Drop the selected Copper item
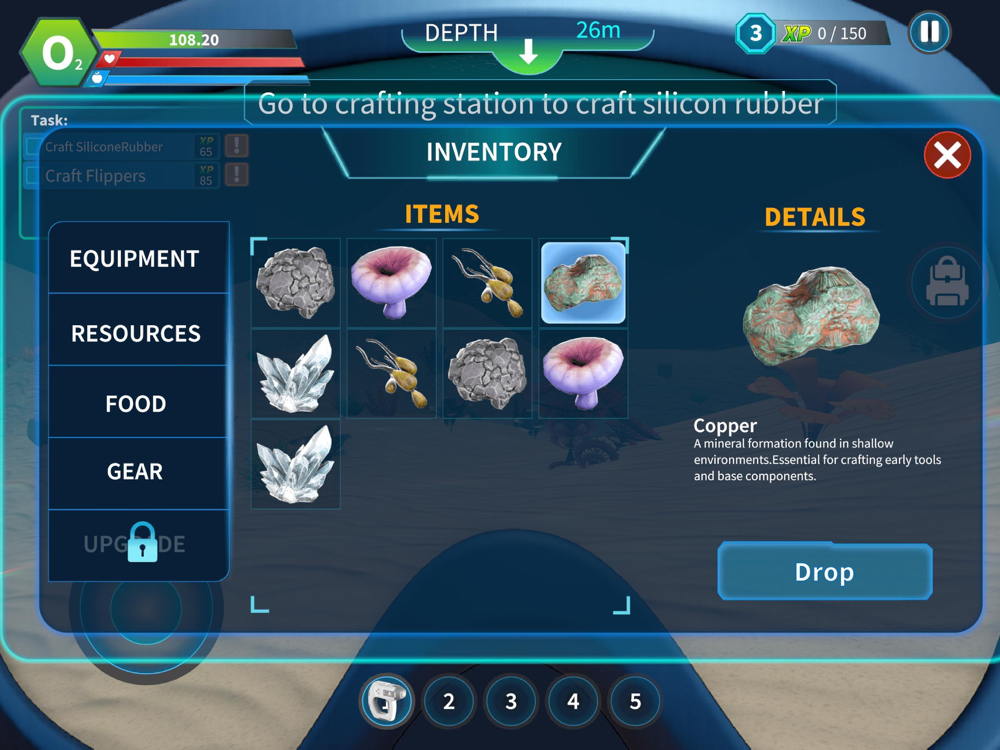1000x750 pixels. tap(825, 572)
